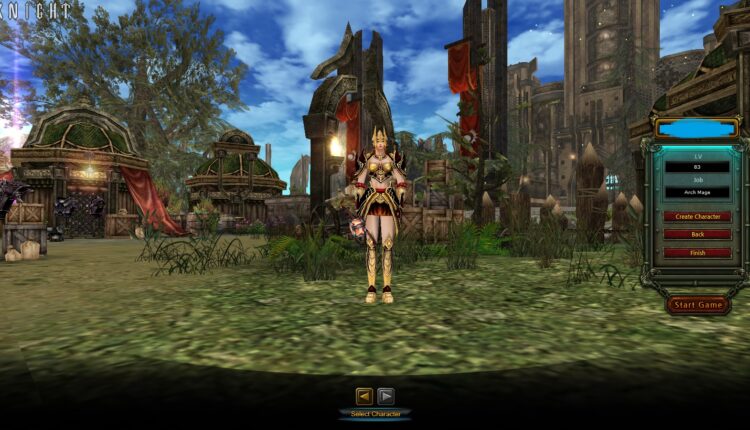Image resolution: width=750 pixels, height=430 pixels.
Task: Go Back from character selection
Action: (697, 234)
